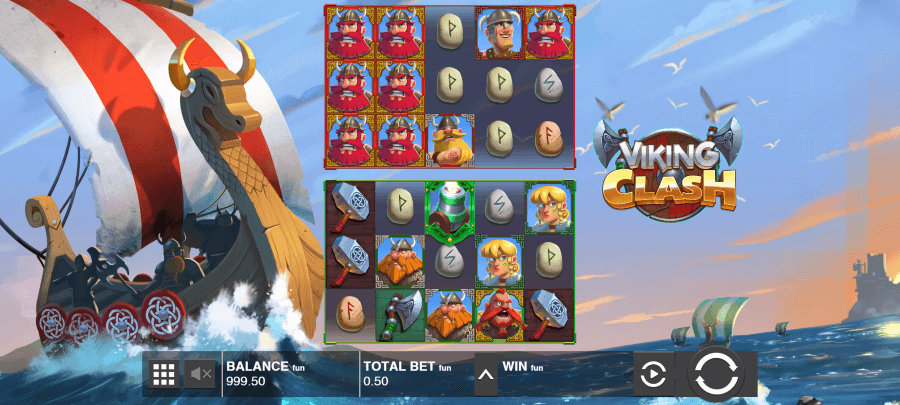Image resolution: width=900 pixels, height=405 pixels.
Task: Open the autoplay options button
Action: pyautogui.click(x=652, y=375)
